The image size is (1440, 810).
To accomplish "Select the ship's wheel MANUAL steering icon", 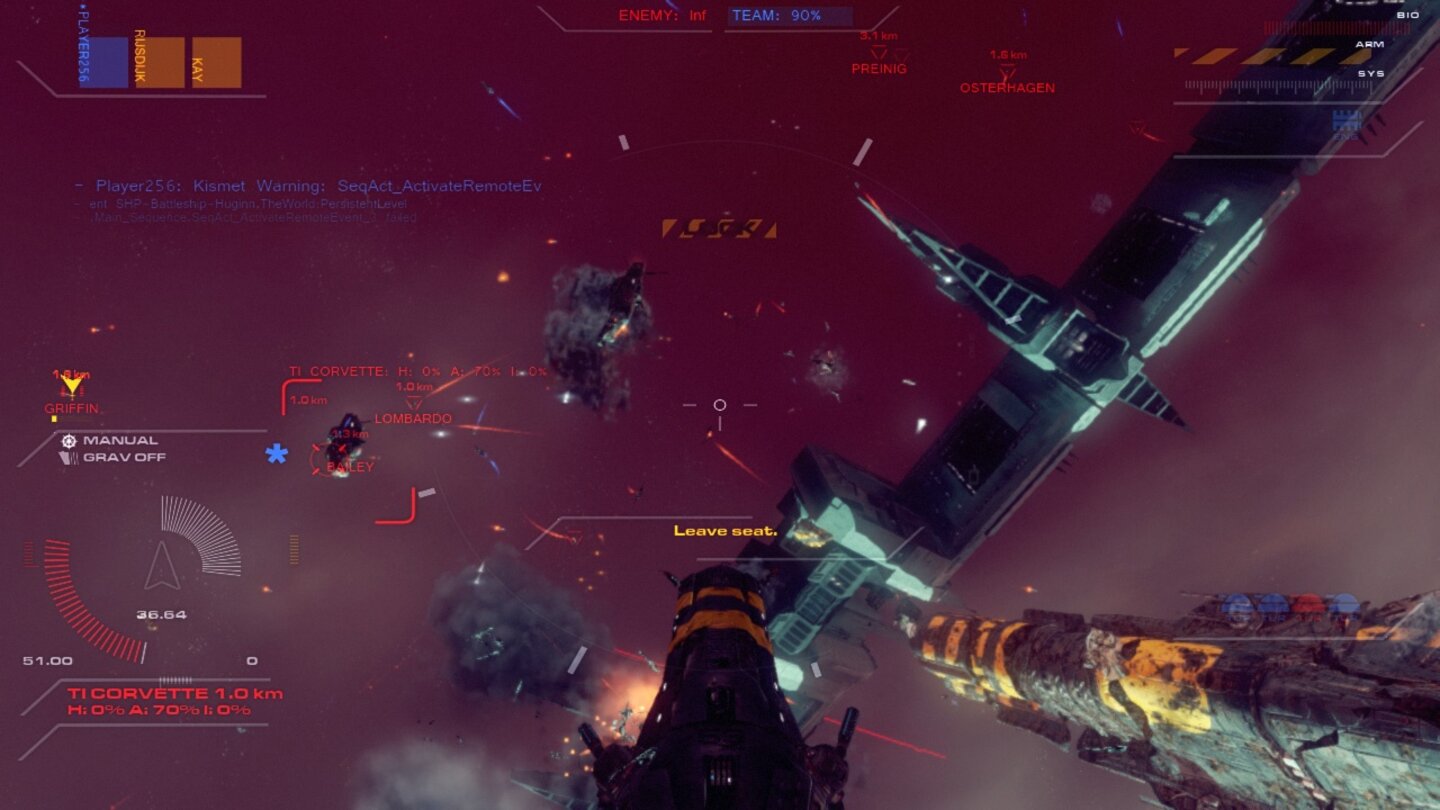I will point(67,440).
